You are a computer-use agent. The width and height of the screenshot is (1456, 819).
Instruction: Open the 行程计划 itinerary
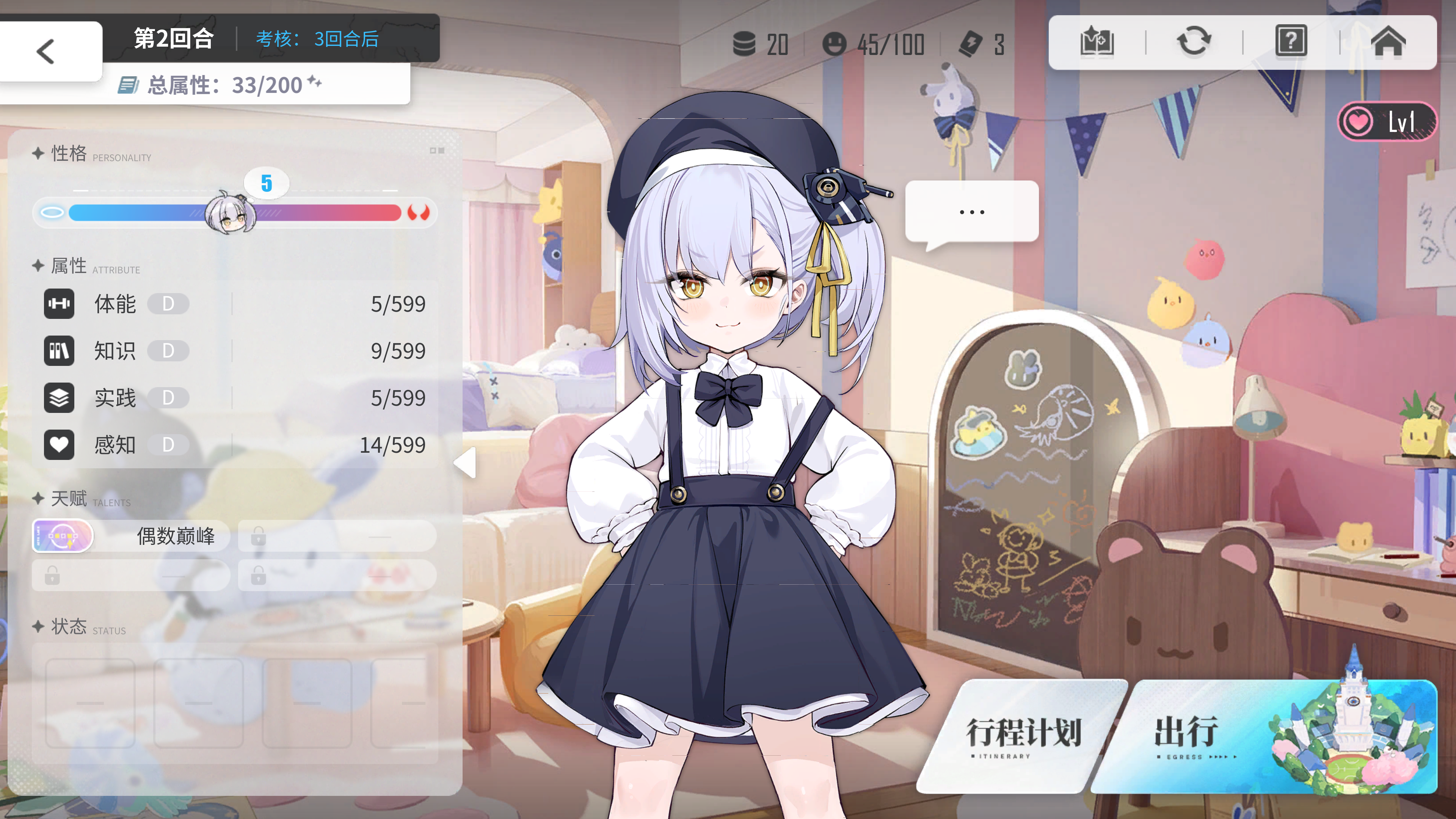(x=1023, y=735)
